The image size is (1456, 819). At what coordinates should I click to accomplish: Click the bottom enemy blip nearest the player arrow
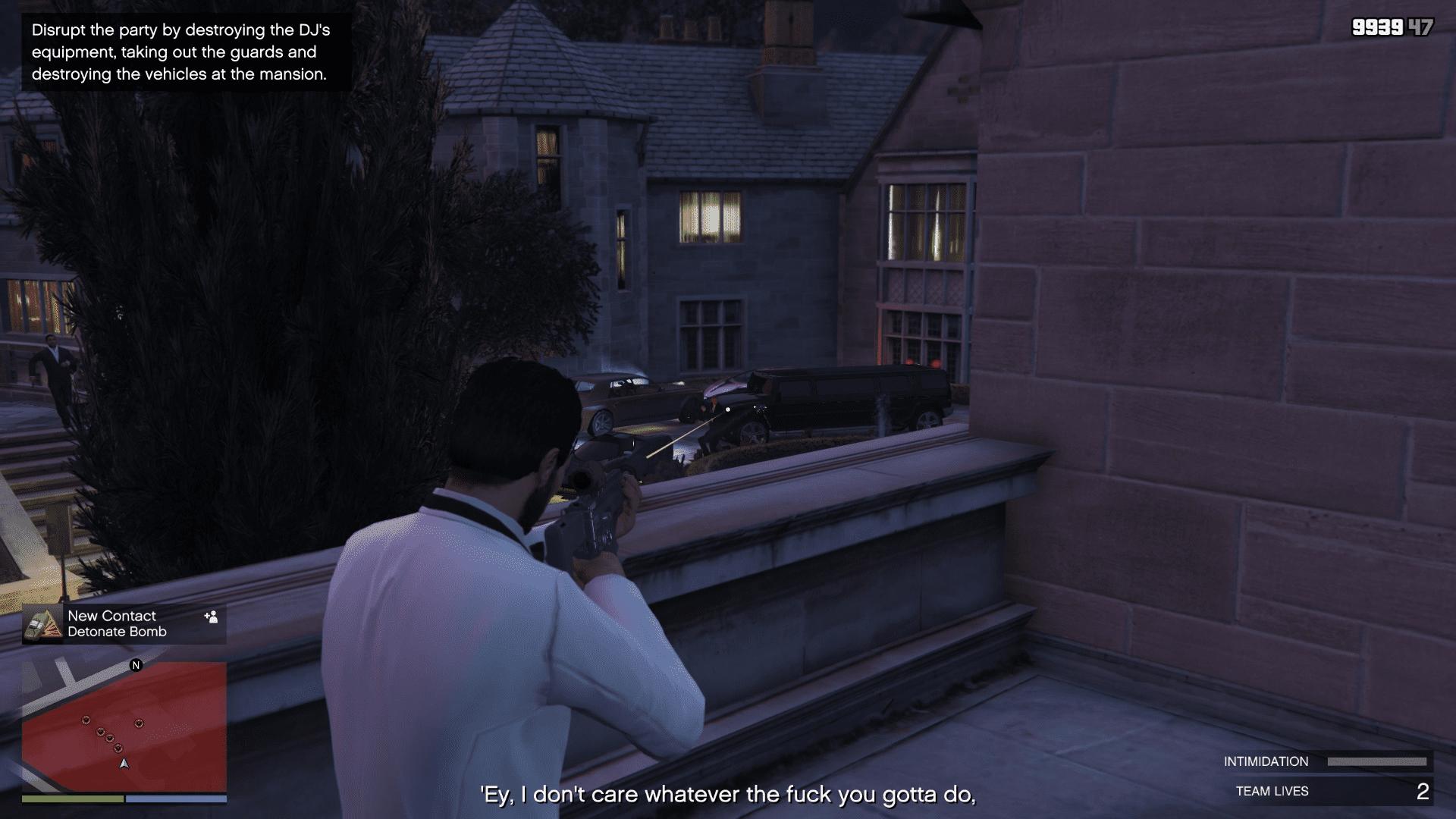[x=118, y=748]
